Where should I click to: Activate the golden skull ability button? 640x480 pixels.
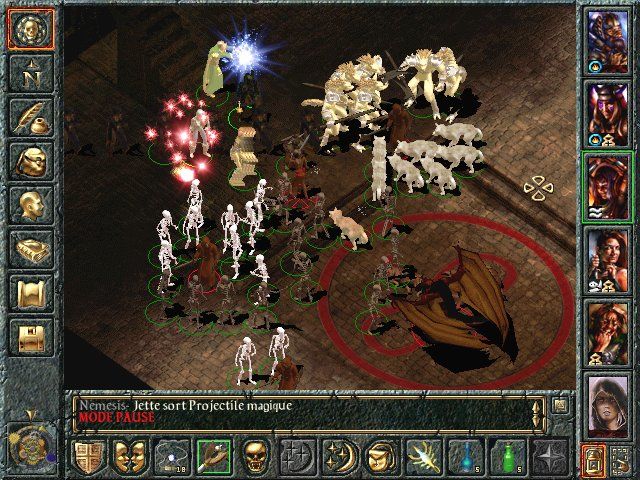coord(255,458)
